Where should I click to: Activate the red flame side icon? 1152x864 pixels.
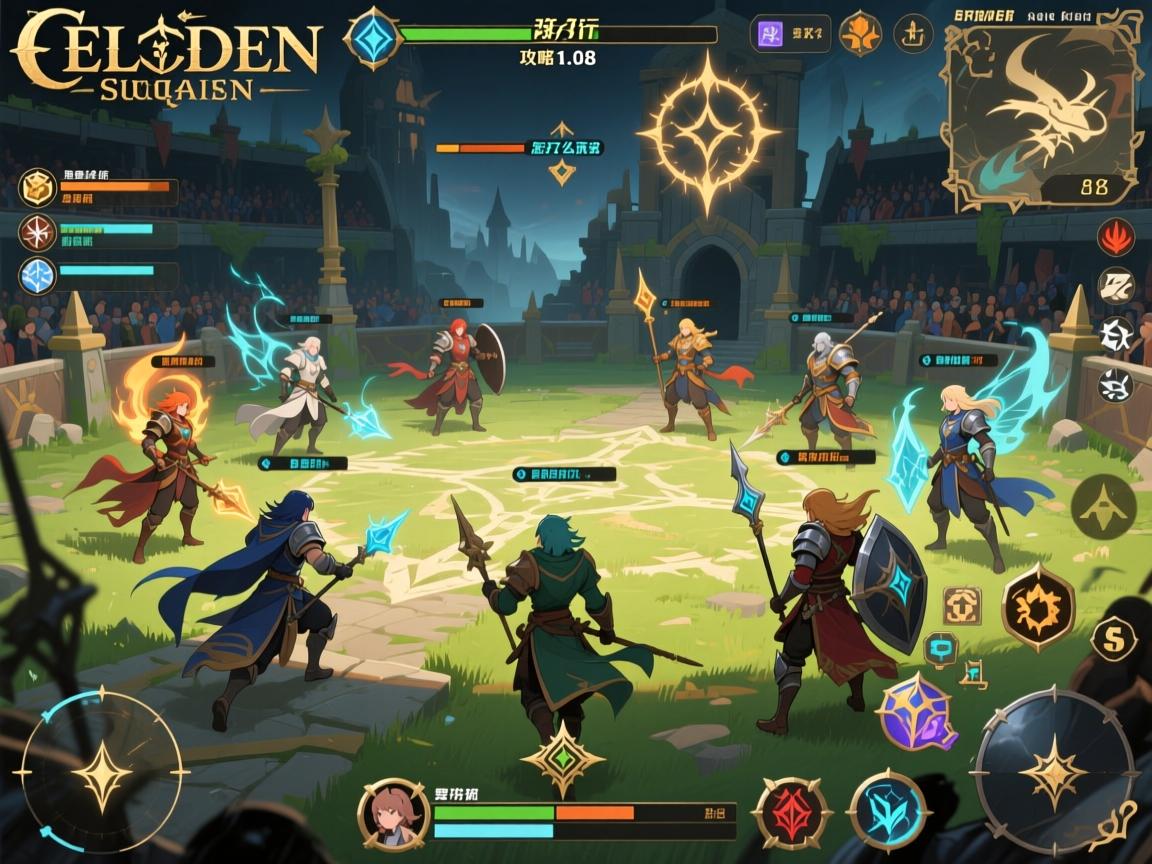pyautogui.click(x=1116, y=237)
